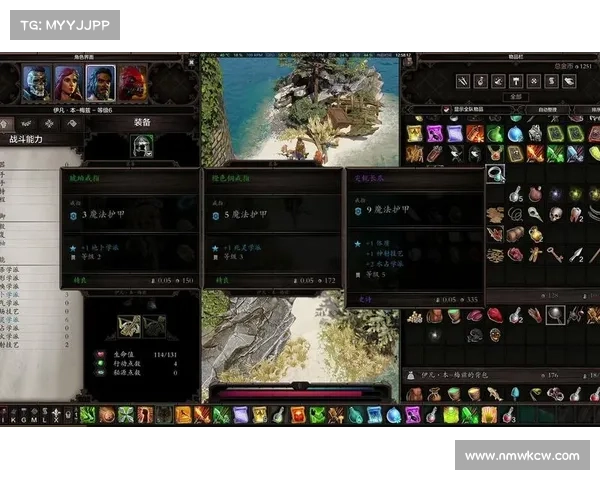The height and width of the screenshot is (480, 600).
Task: Select the red lizard party portrait
Action: 132,82
